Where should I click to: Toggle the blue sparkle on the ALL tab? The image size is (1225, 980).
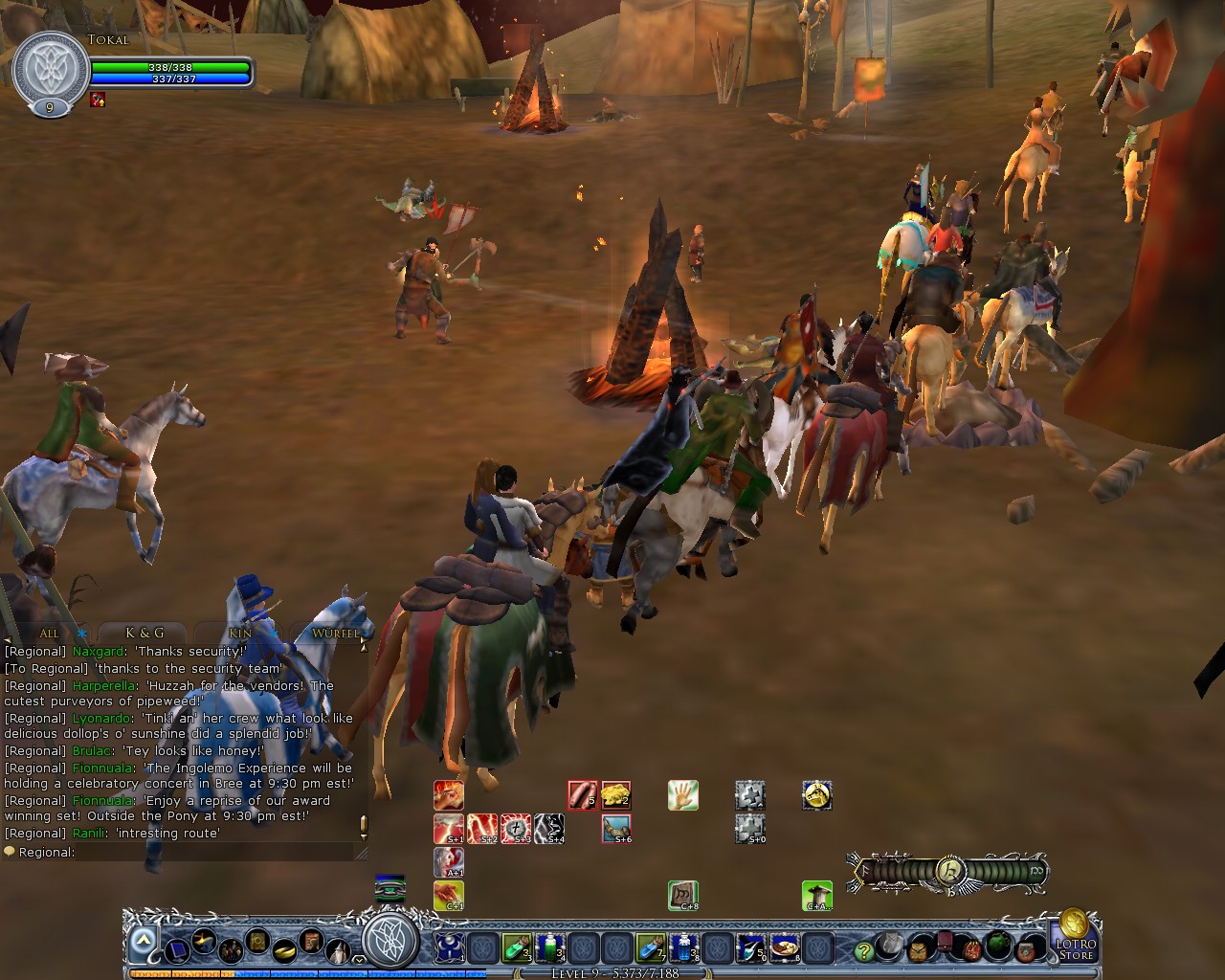click(x=81, y=633)
